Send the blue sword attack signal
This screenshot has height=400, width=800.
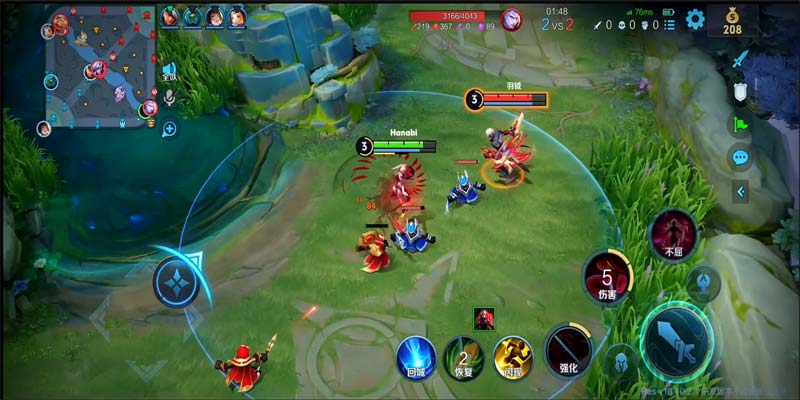(740, 59)
